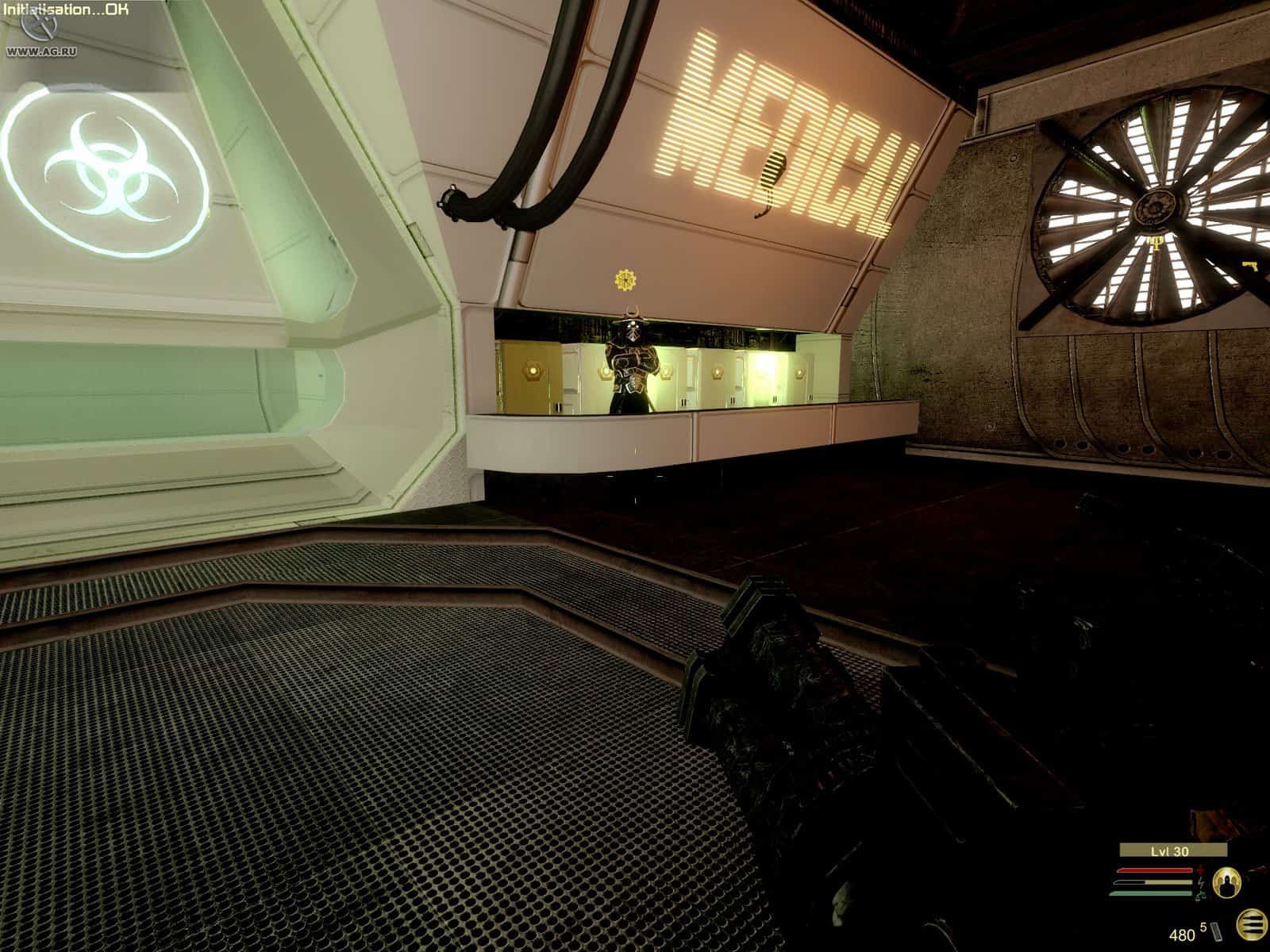Click the gold character silhouette icon
The image size is (1270, 952).
pos(1227,881)
